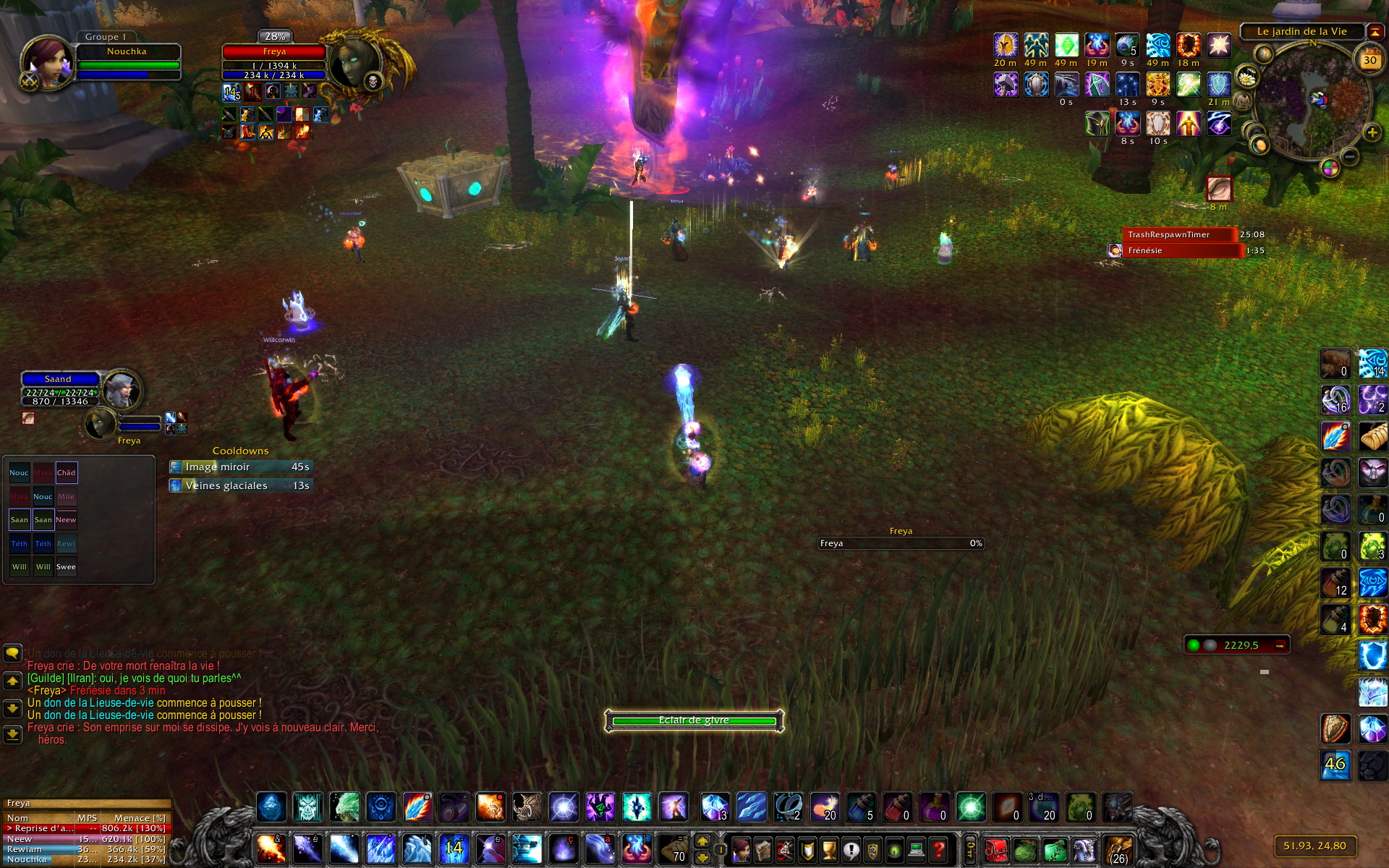The height and width of the screenshot is (868, 1389).
Task: Open the character info micro button portrait
Action: [742, 849]
